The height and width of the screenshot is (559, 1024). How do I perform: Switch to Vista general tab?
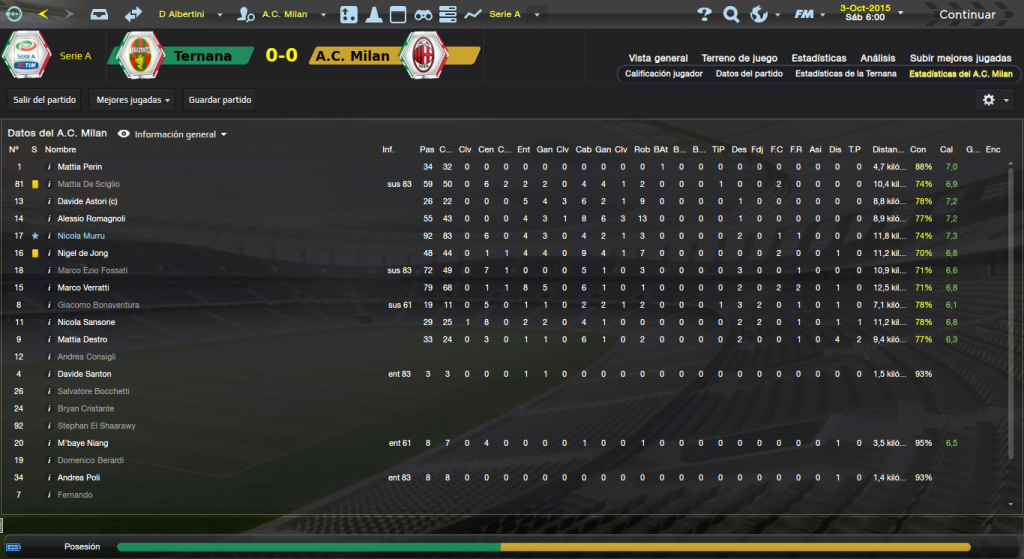click(x=658, y=58)
